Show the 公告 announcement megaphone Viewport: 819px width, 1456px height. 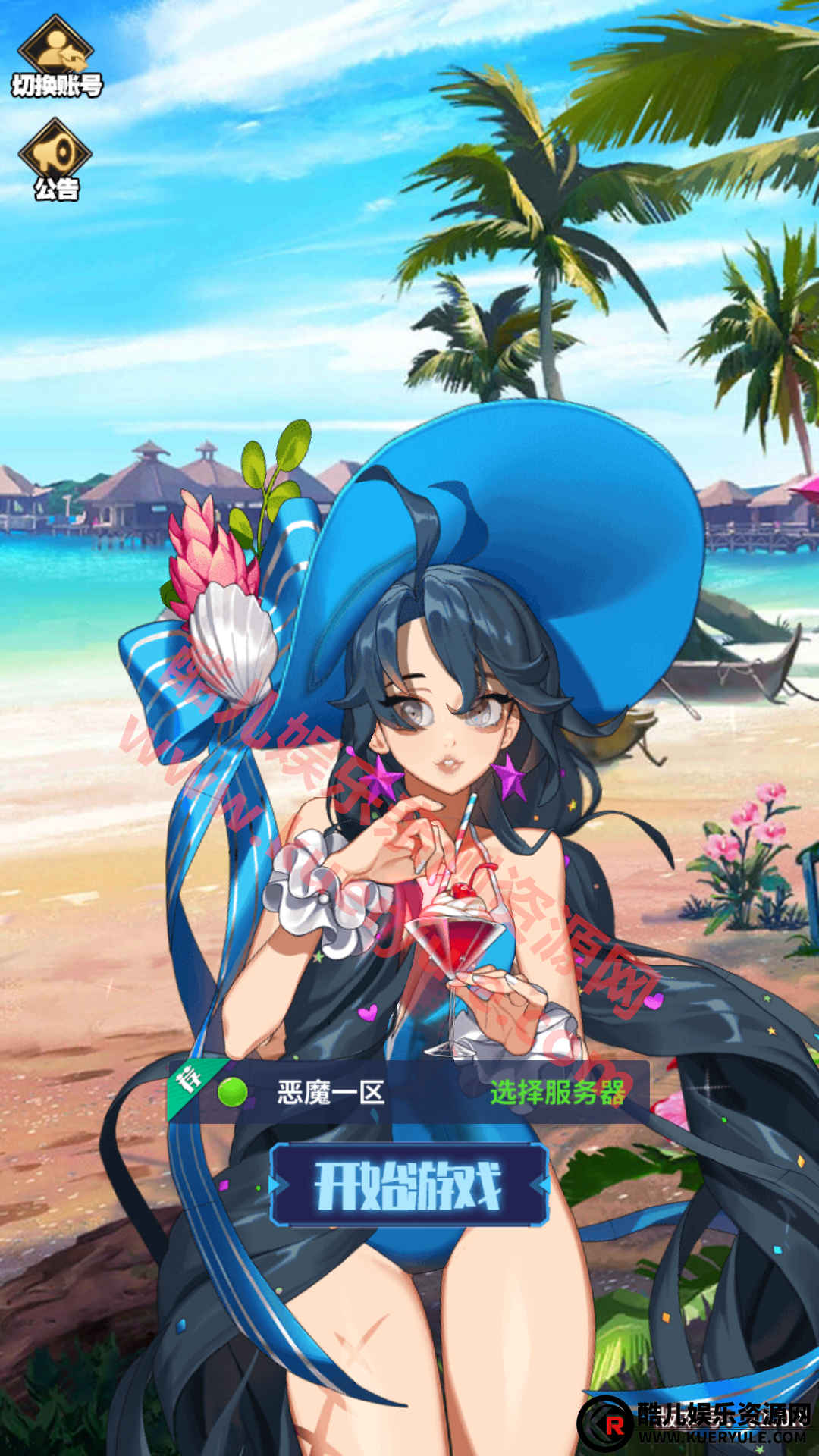click(x=55, y=160)
